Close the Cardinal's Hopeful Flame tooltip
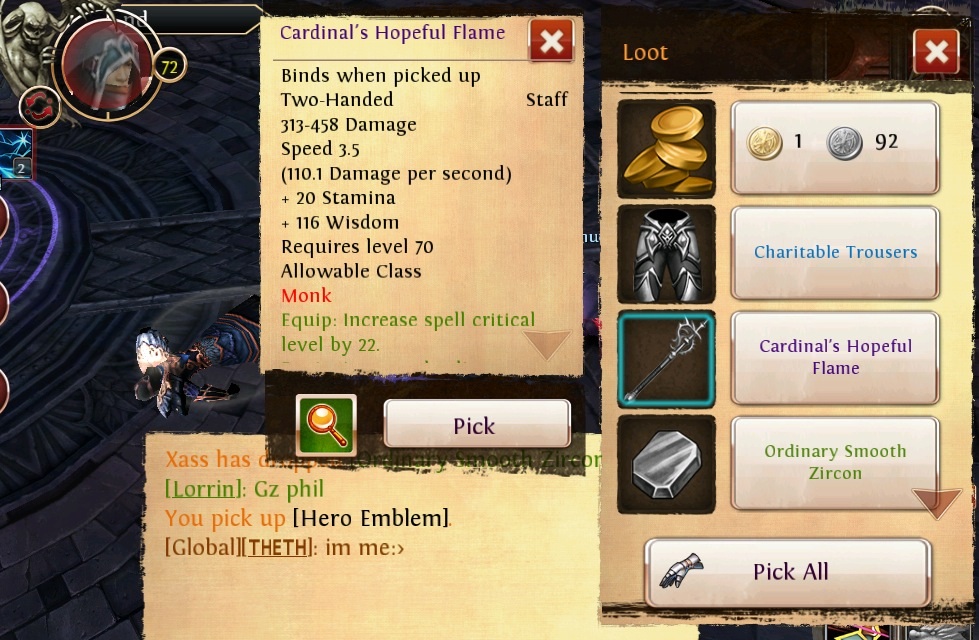The height and width of the screenshot is (640, 979). [551, 41]
